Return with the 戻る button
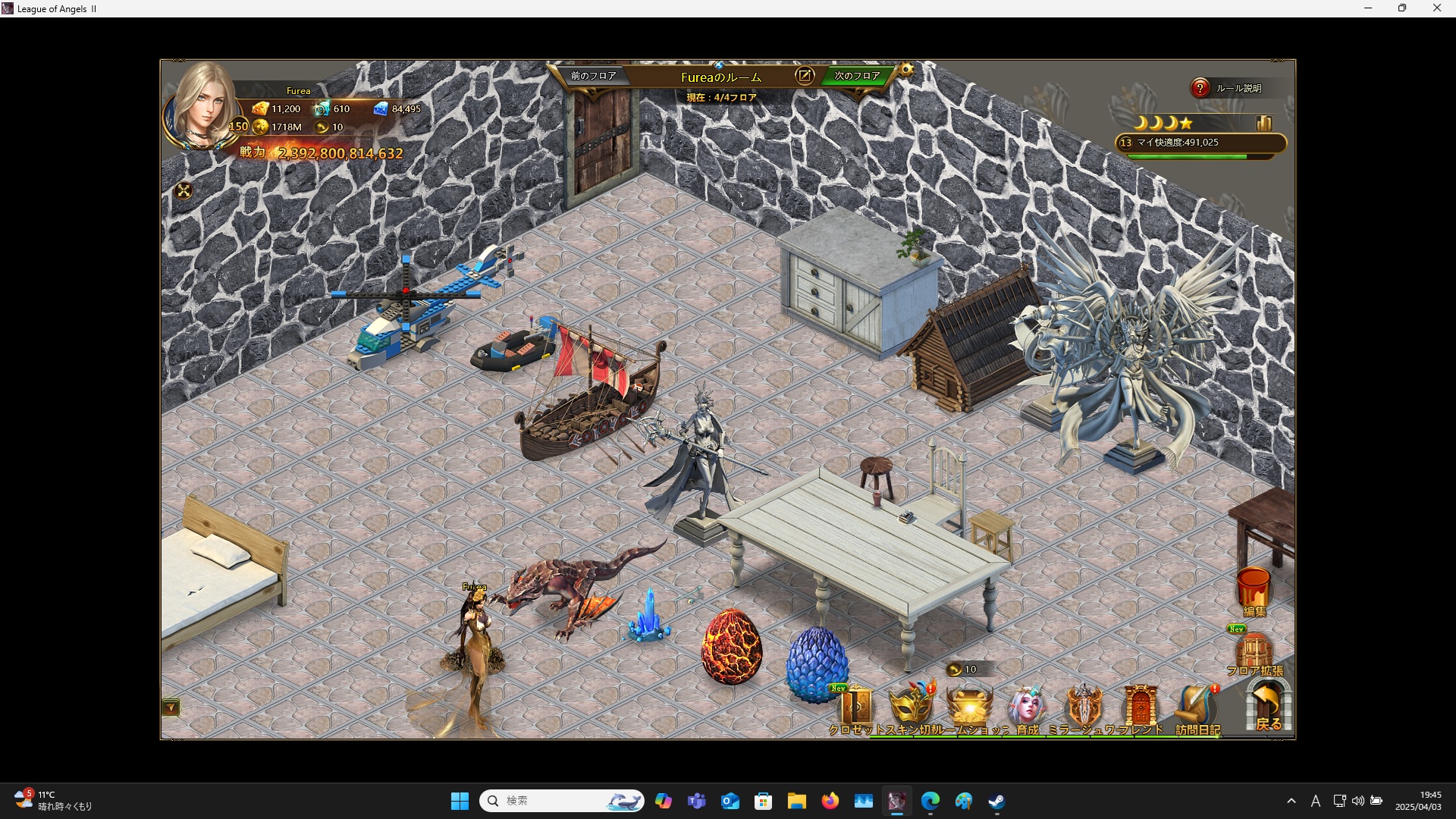This screenshot has height=819, width=1456. pyautogui.click(x=1268, y=707)
